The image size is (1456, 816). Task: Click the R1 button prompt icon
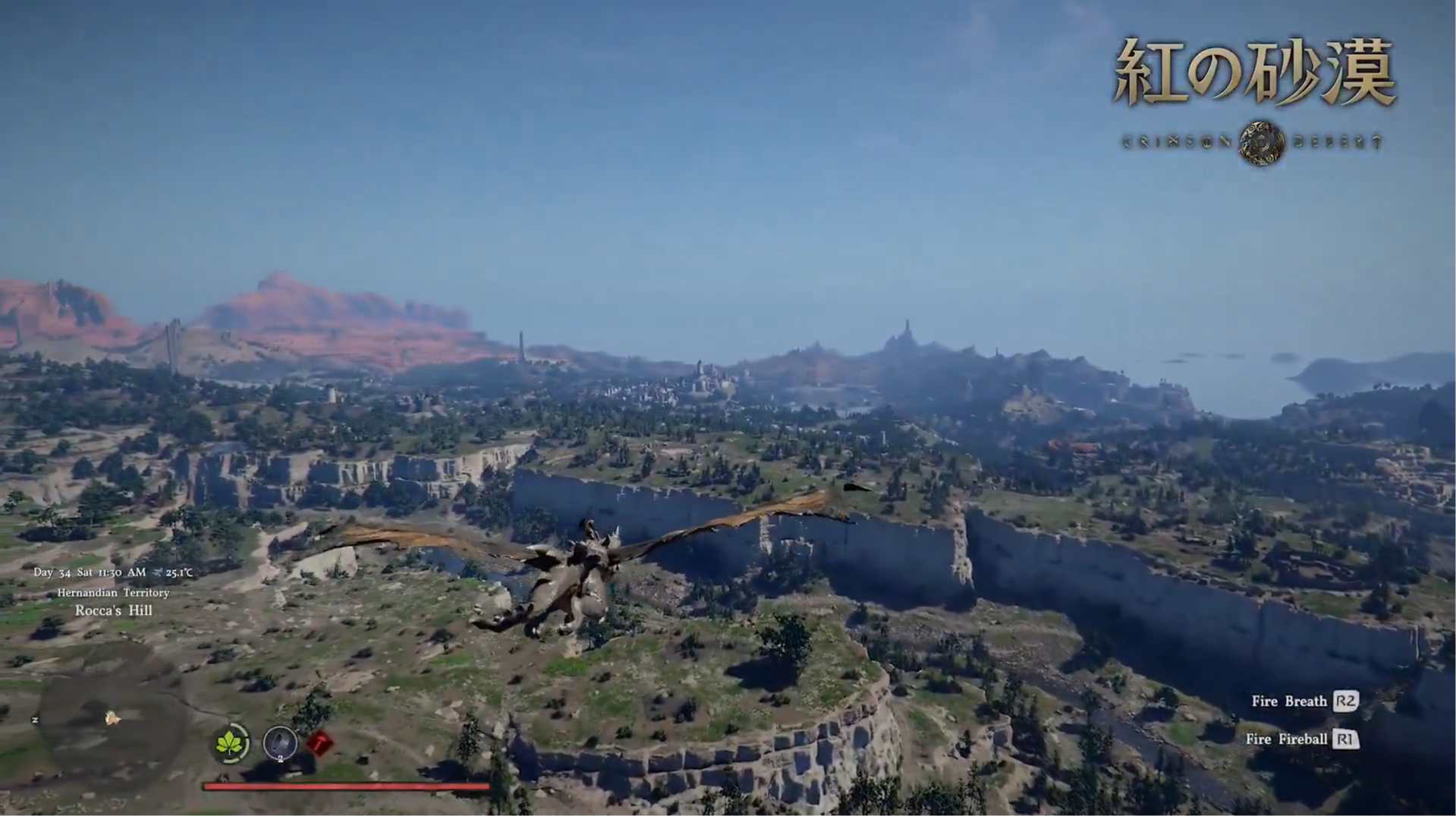pyautogui.click(x=1345, y=739)
